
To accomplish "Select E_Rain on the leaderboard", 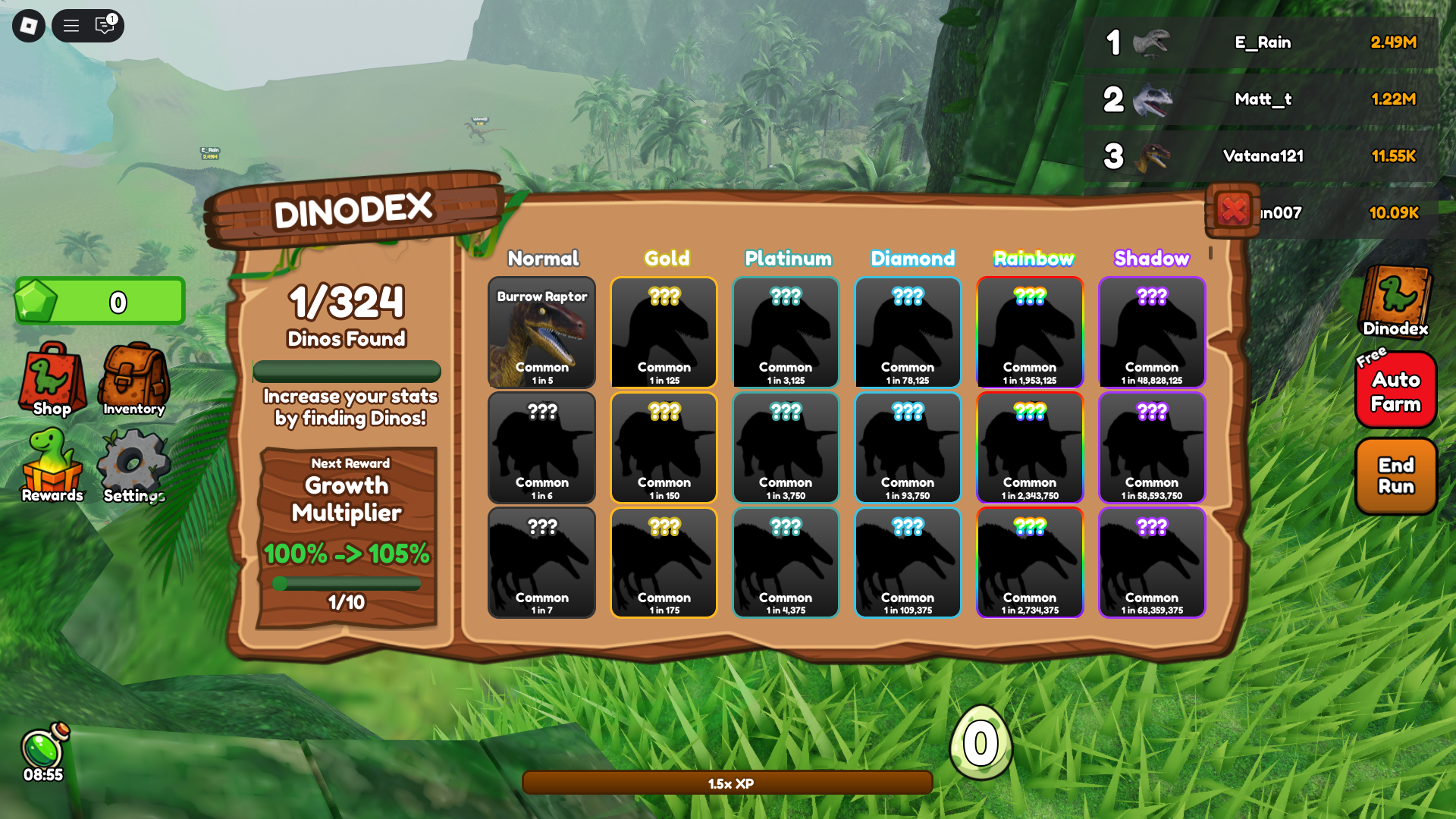I will point(1262,42).
